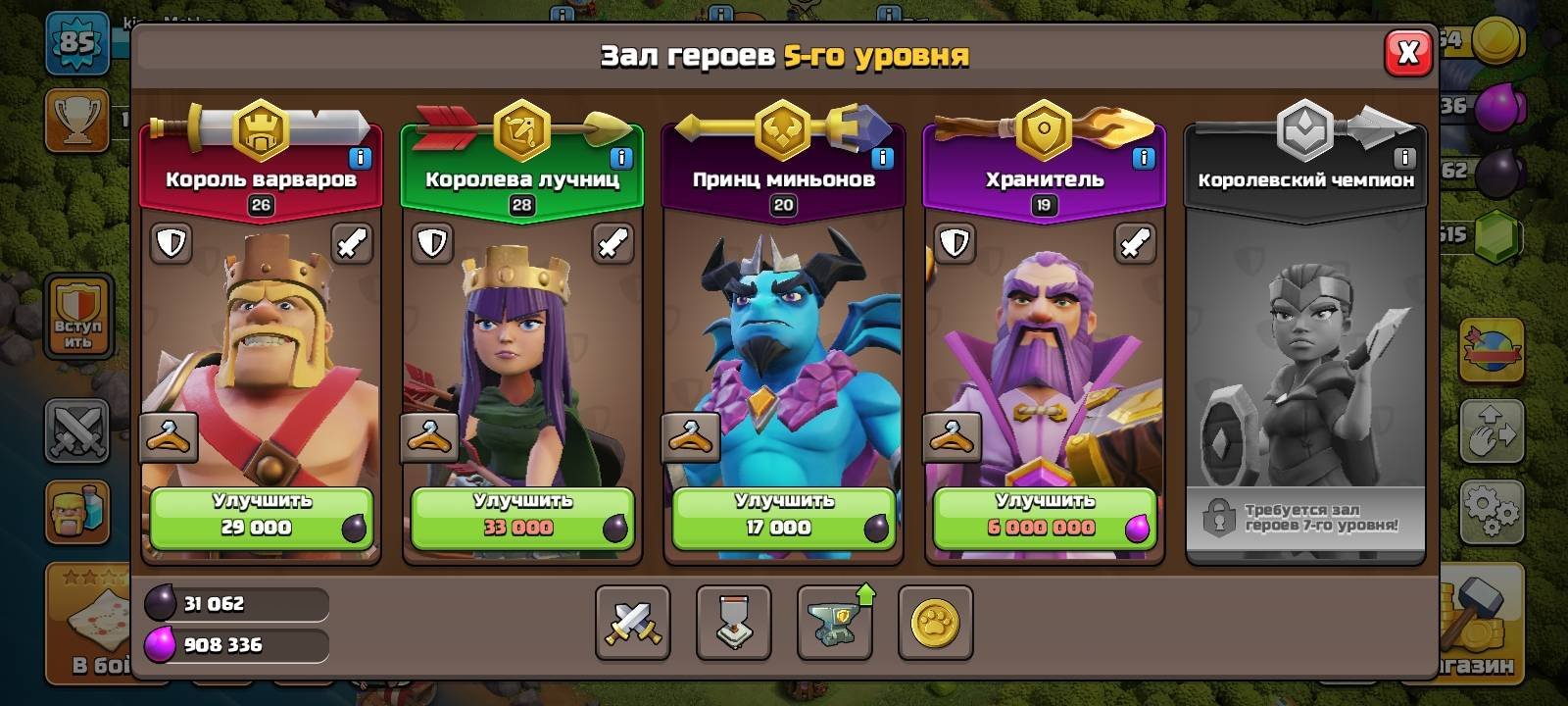This screenshot has width=1568, height=706.
Task: Open the blacksmith anvil with green upgrade arrow
Action: 834,626
